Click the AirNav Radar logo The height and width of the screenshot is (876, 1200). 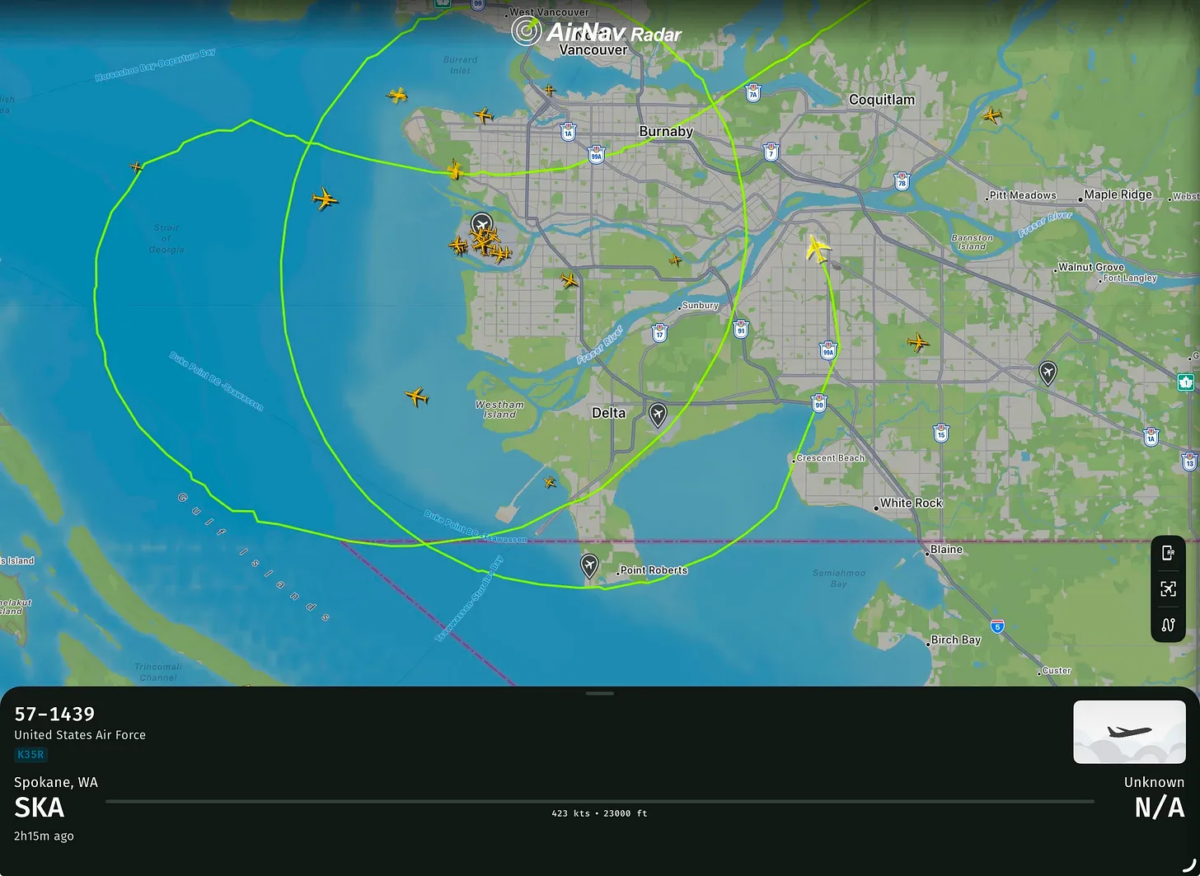point(598,32)
